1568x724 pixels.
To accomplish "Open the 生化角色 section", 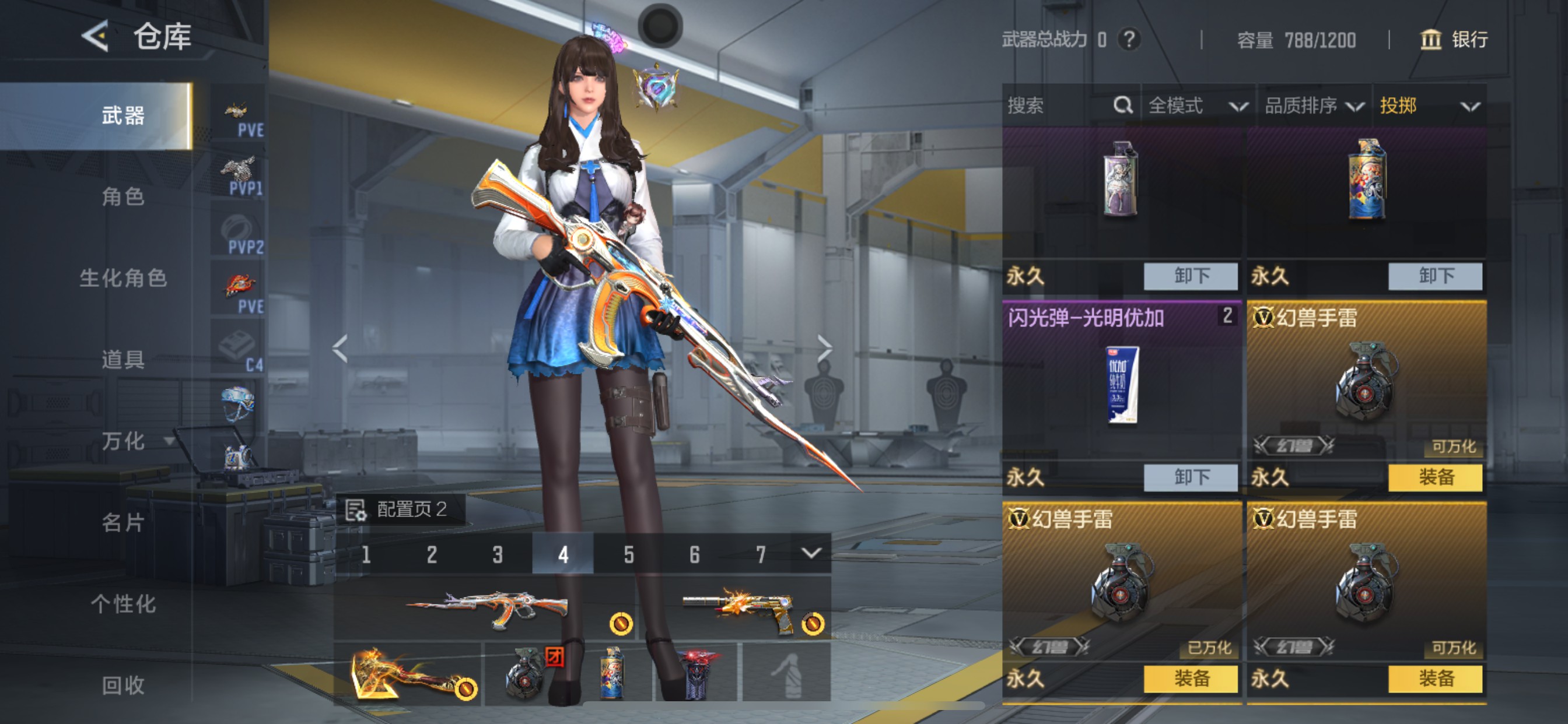I will coord(123,278).
